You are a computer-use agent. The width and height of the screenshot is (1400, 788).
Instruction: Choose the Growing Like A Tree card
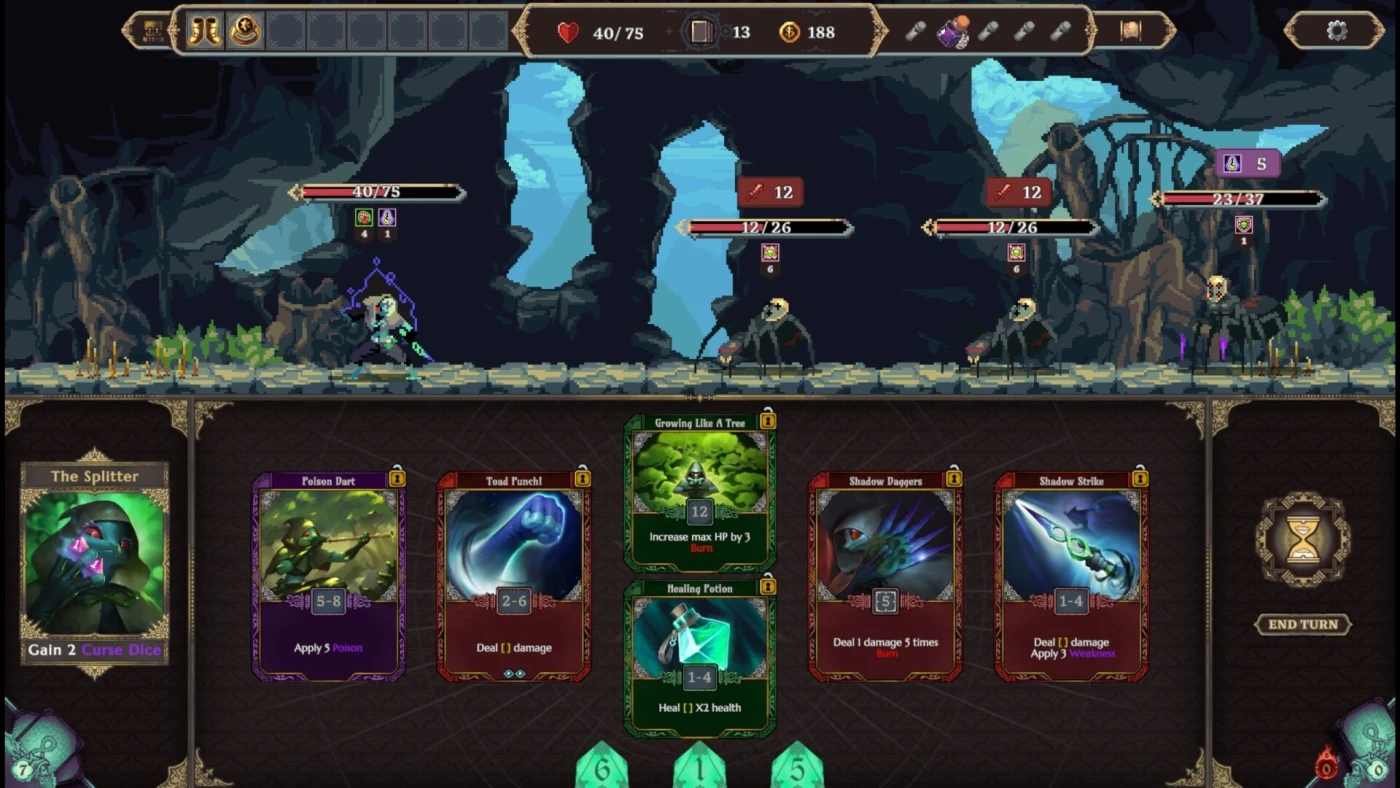coord(699,492)
